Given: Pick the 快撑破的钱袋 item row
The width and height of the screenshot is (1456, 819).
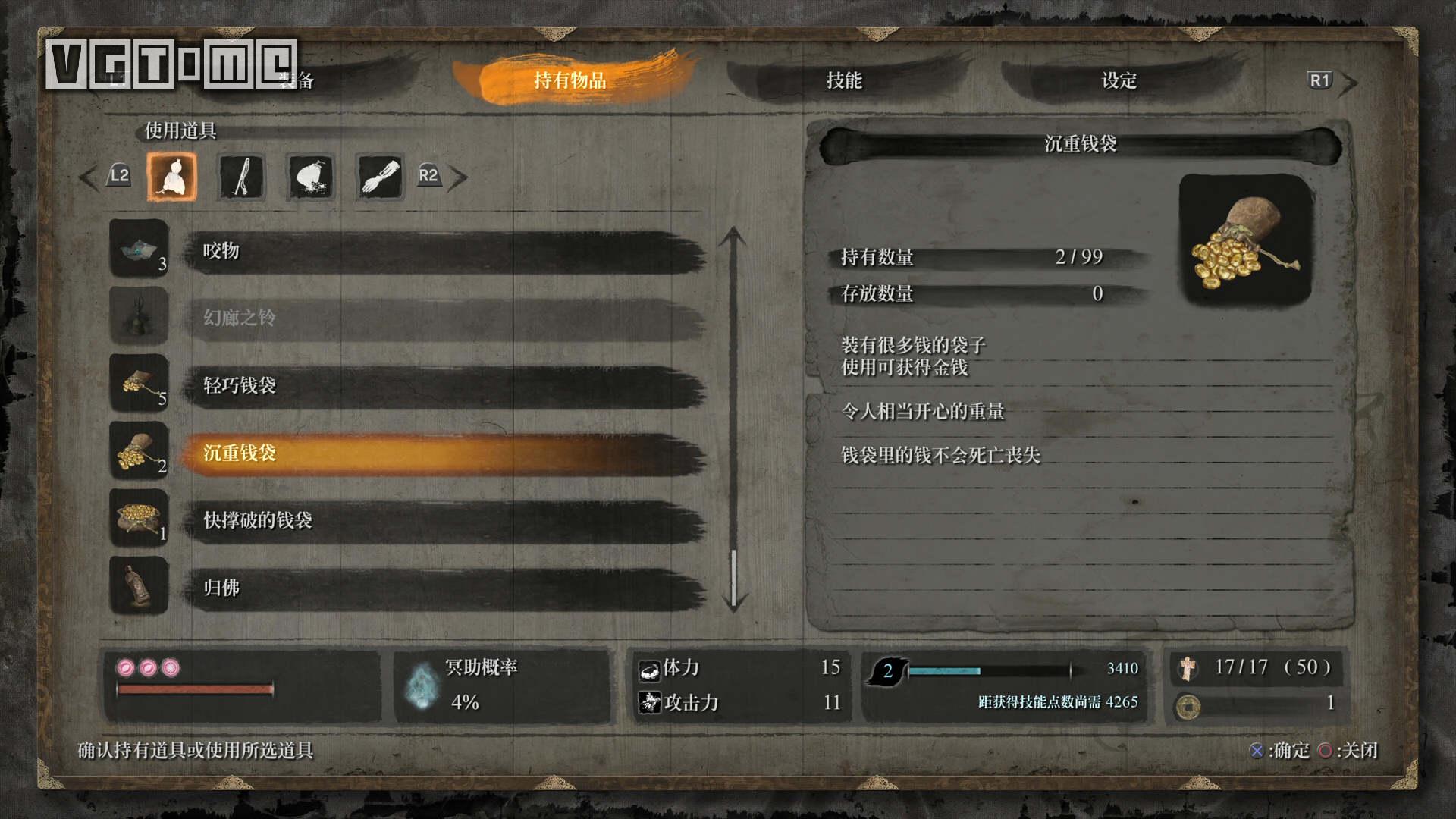Looking at the screenshot, I should (444, 521).
